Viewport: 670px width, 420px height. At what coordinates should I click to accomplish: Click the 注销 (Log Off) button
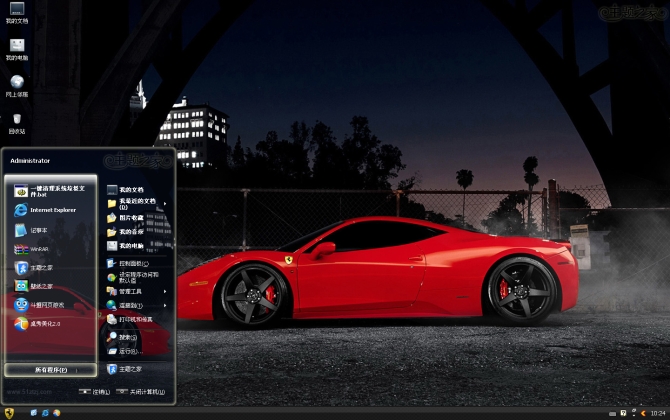tap(95, 392)
